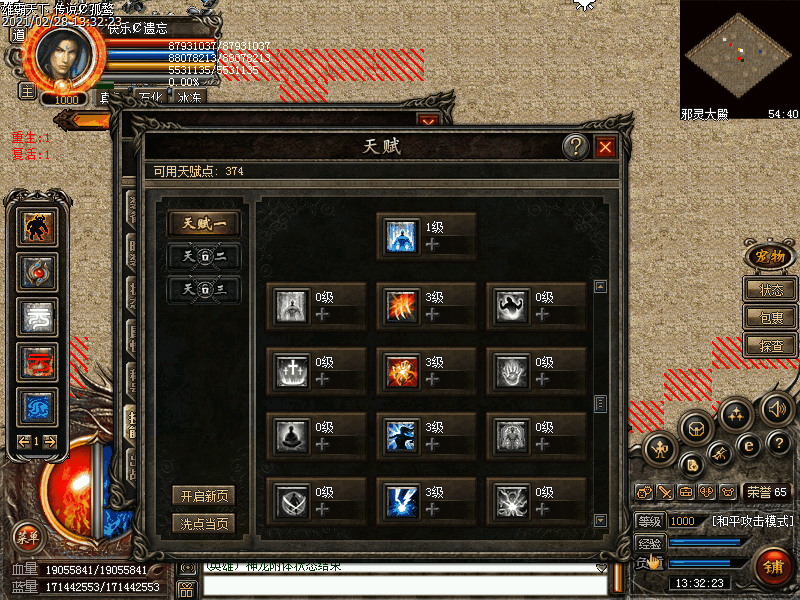Pick the blue lightning bolt talent
This screenshot has width=800, height=600.
click(402, 500)
